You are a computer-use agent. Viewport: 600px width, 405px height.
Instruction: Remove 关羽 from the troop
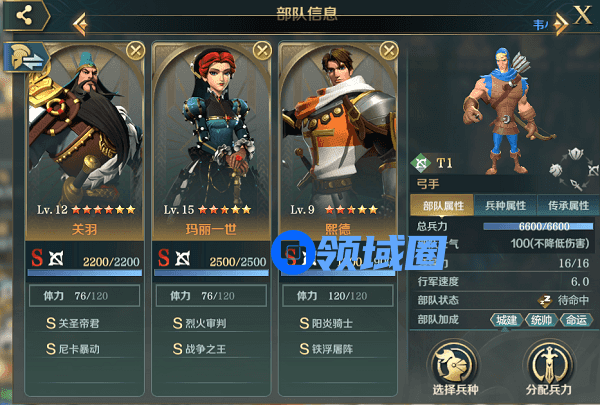click(135, 50)
